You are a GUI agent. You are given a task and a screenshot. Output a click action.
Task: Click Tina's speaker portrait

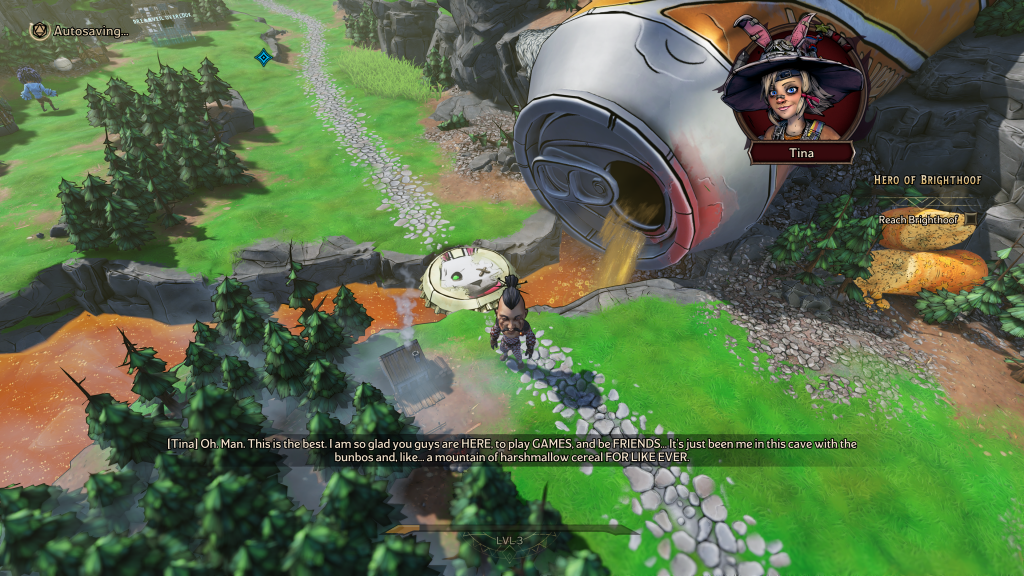pos(797,87)
